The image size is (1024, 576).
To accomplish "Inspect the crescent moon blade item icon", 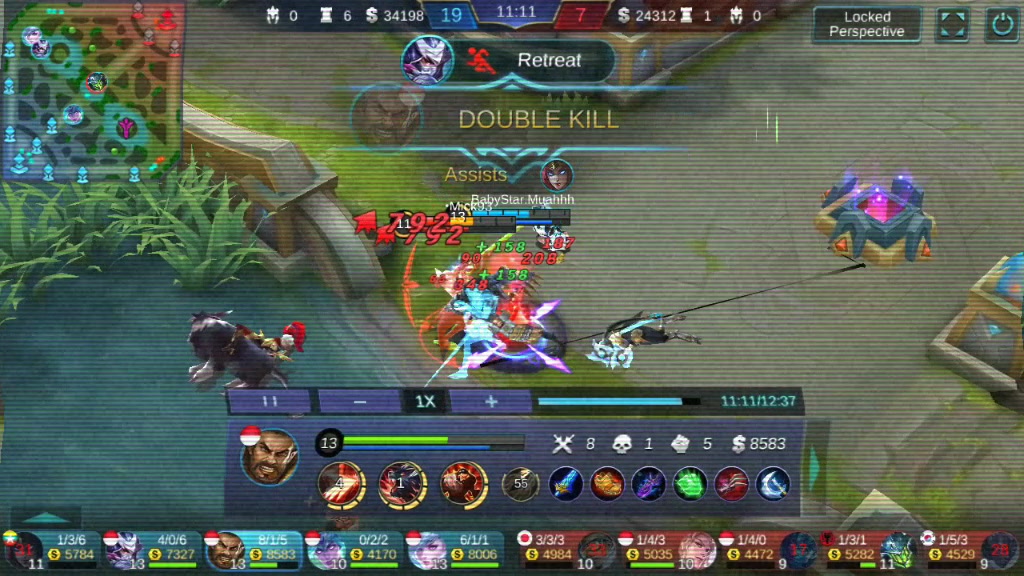I will [773, 484].
